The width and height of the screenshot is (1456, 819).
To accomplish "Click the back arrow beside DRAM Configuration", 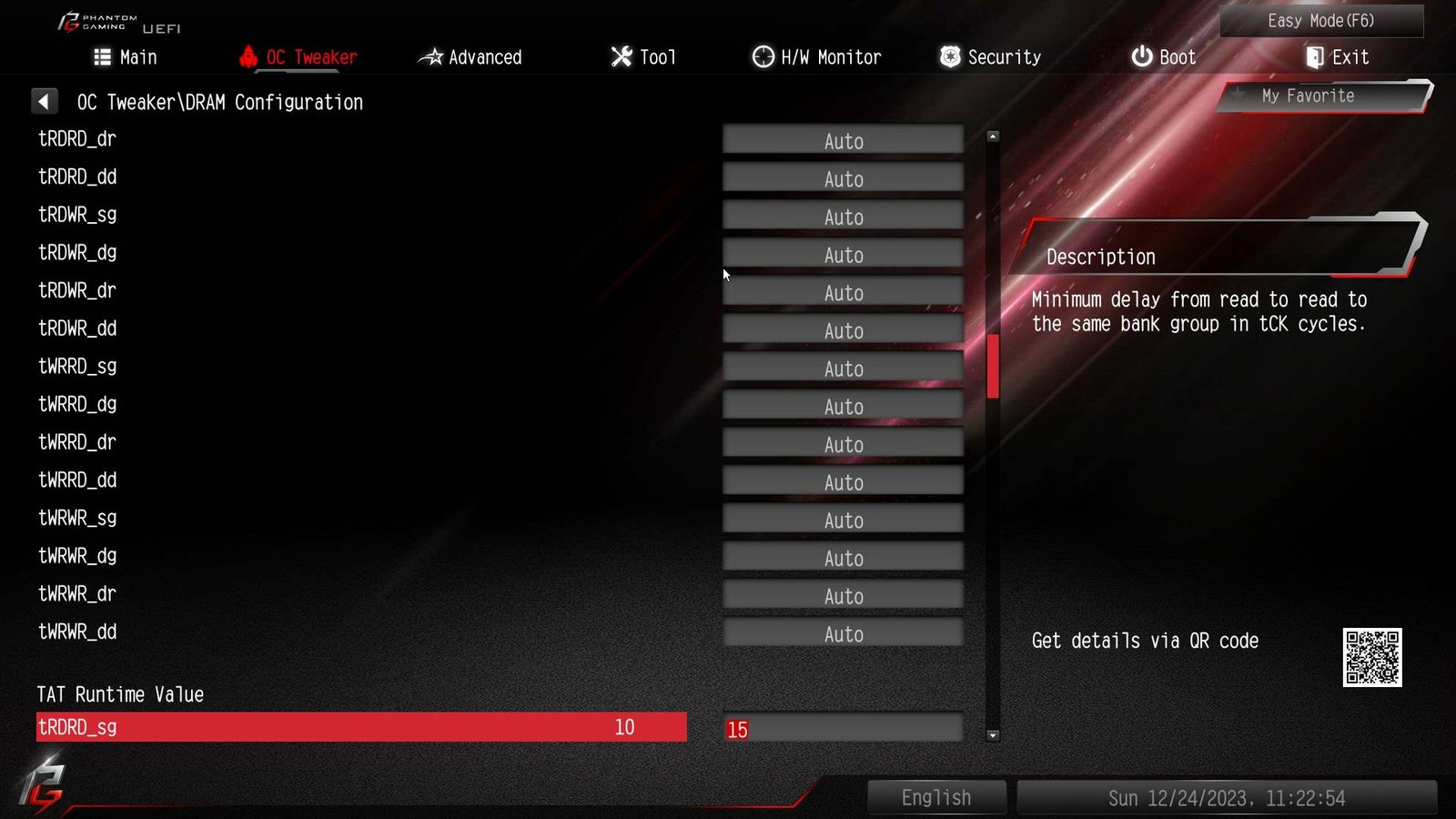I will [44, 102].
